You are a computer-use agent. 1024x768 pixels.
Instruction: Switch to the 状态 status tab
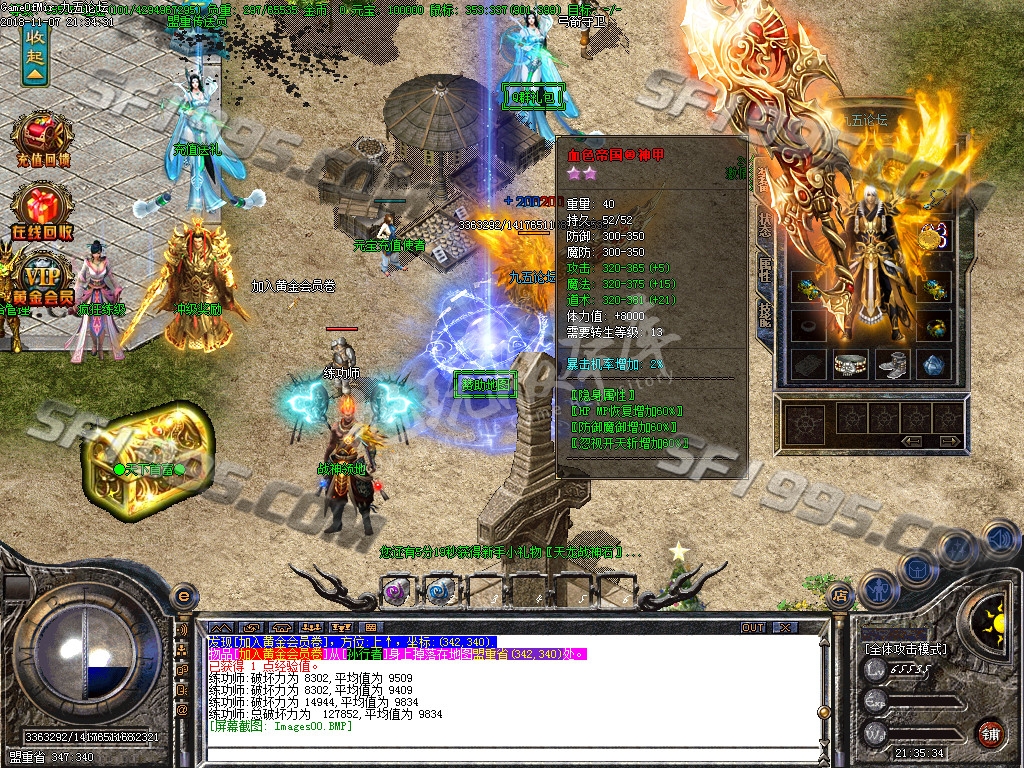[x=765, y=225]
